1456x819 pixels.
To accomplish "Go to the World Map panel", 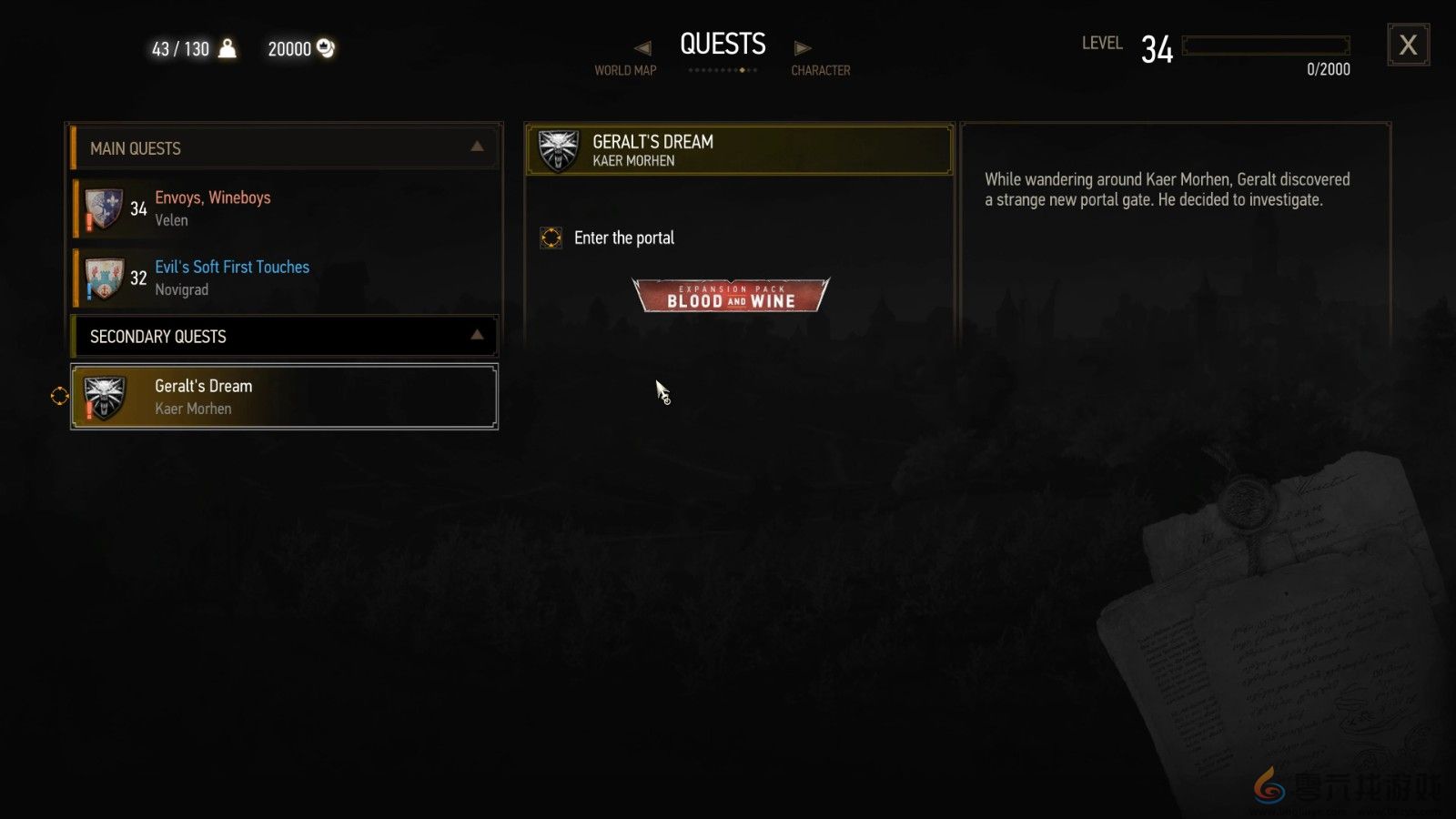I will pyautogui.click(x=625, y=70).
